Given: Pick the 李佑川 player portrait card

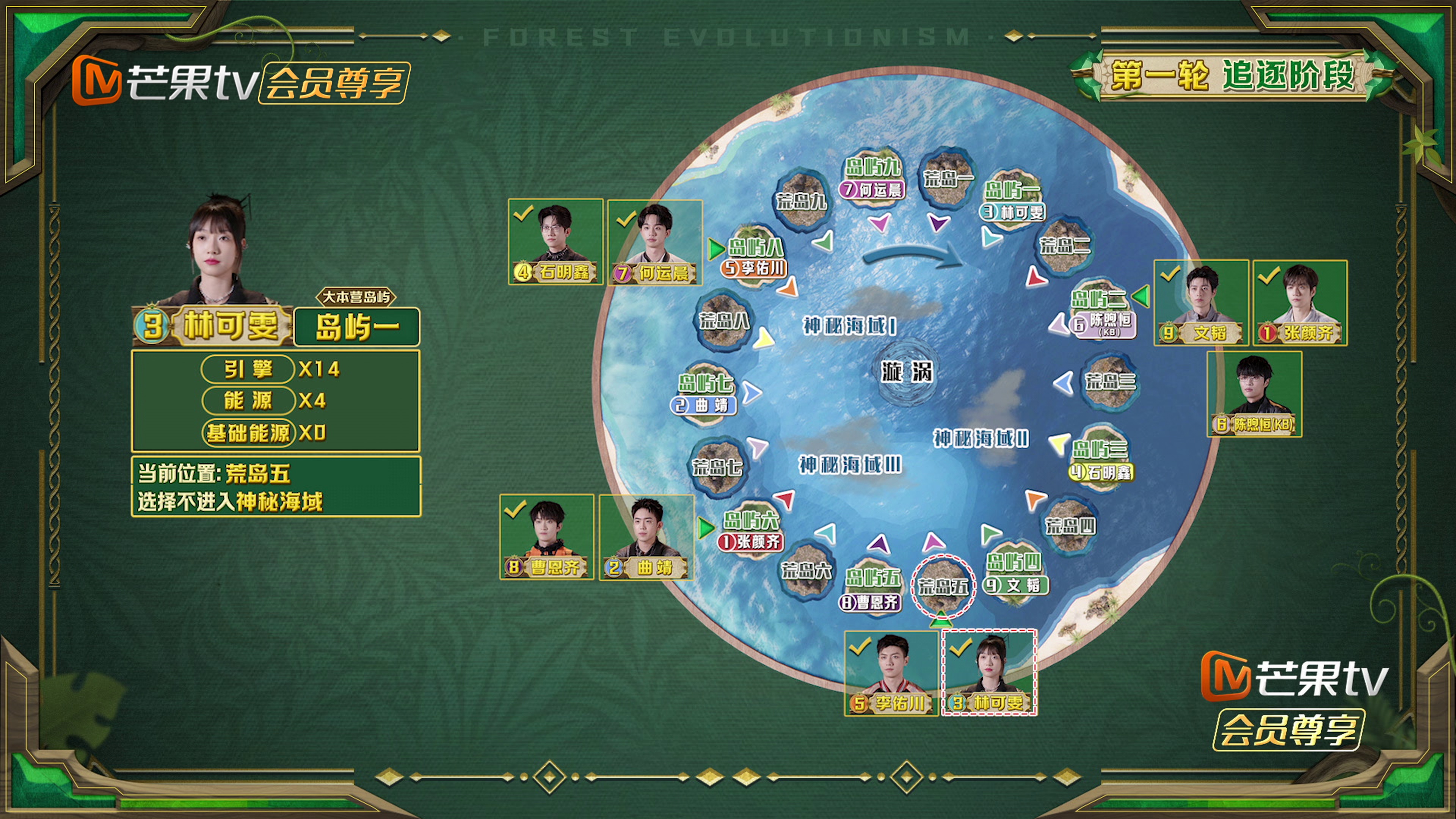Looking at the screenshot, I should coord(891,673).
